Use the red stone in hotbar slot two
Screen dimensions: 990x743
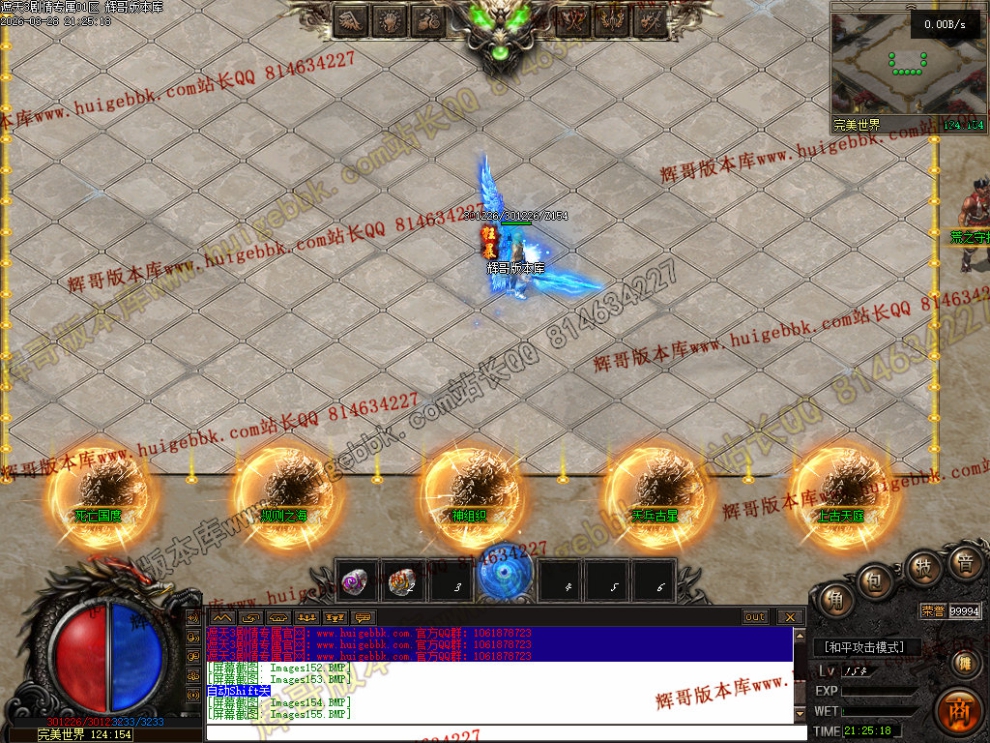coord(403,583)
